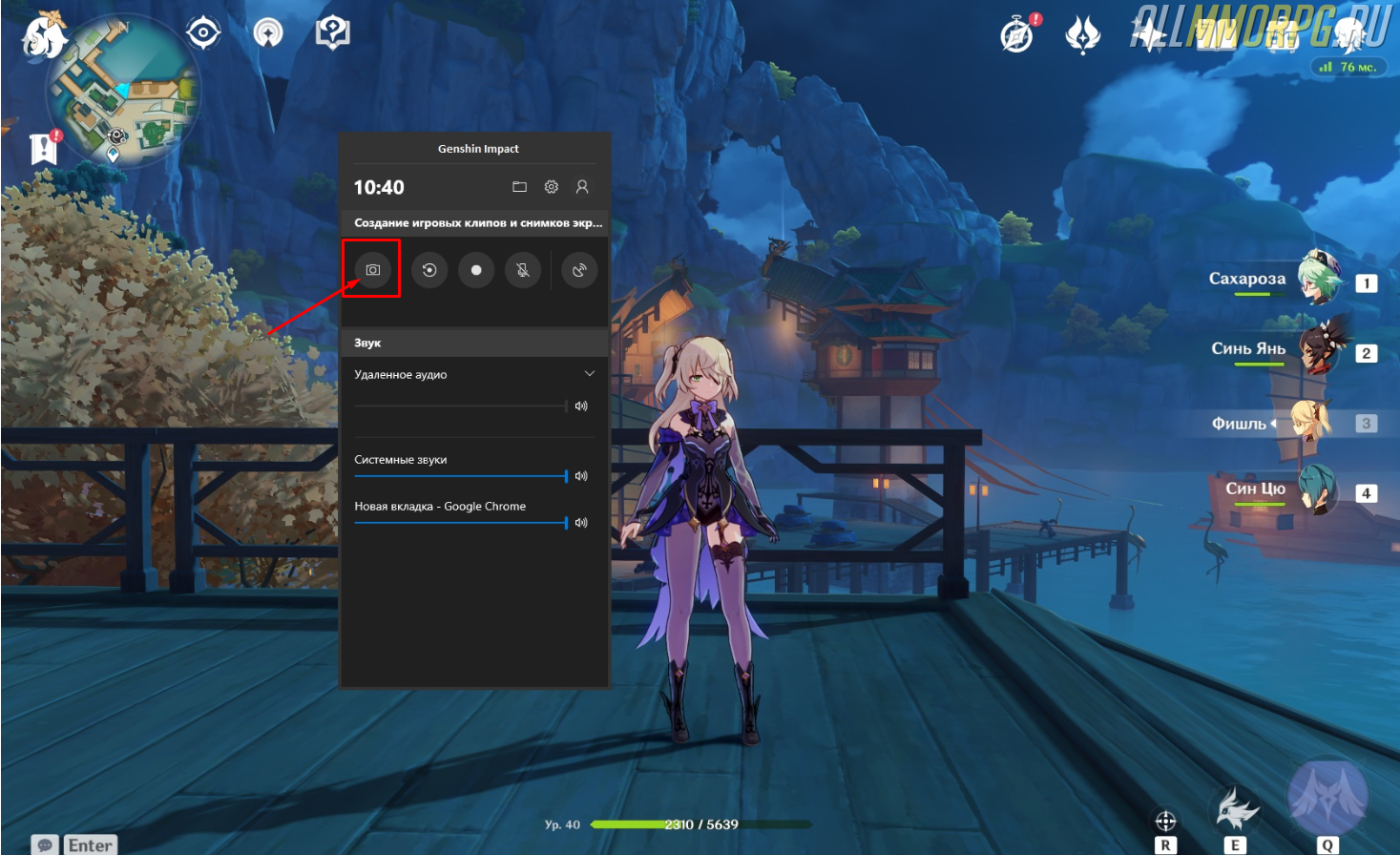Activate the raven elemental skill icon
The image size is (1400, 855).
coord(1235,810)
